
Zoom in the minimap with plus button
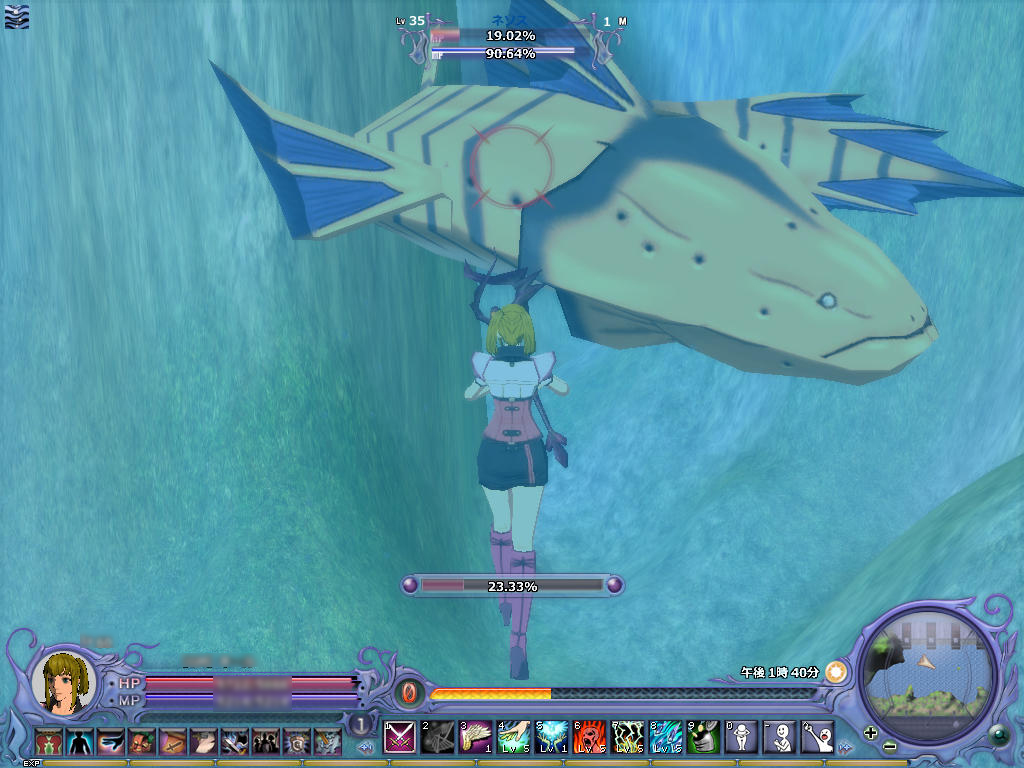(x=871, y=732)
